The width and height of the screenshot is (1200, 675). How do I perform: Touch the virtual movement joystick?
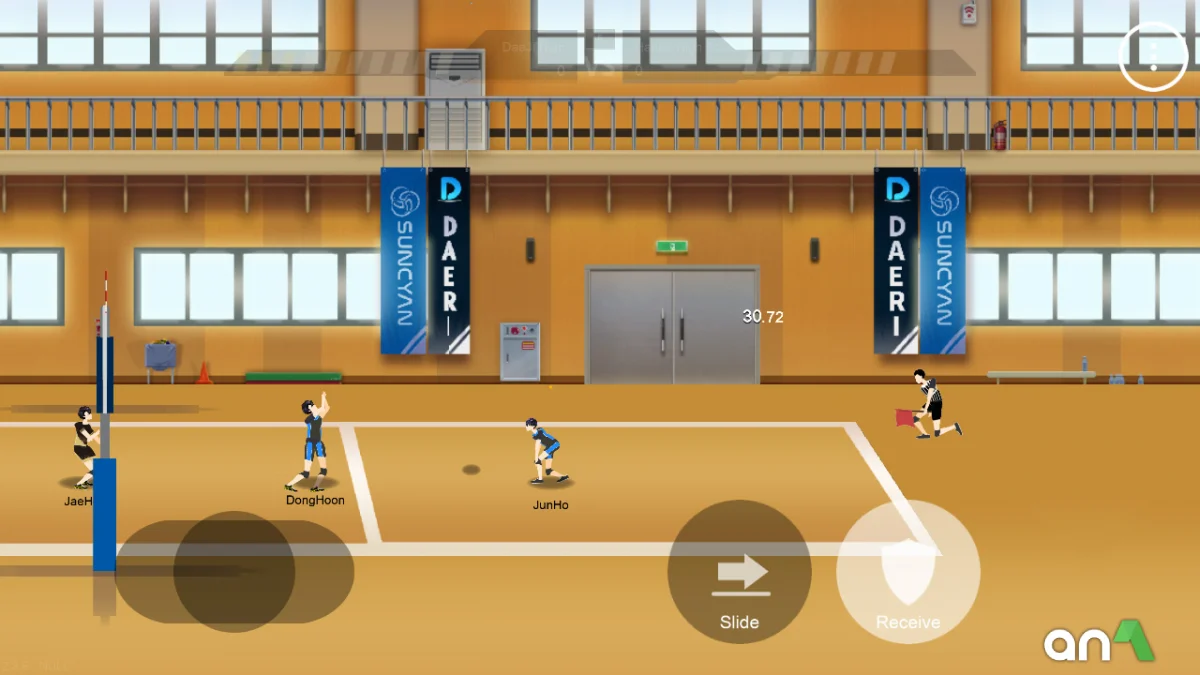(x=234, y=572)
